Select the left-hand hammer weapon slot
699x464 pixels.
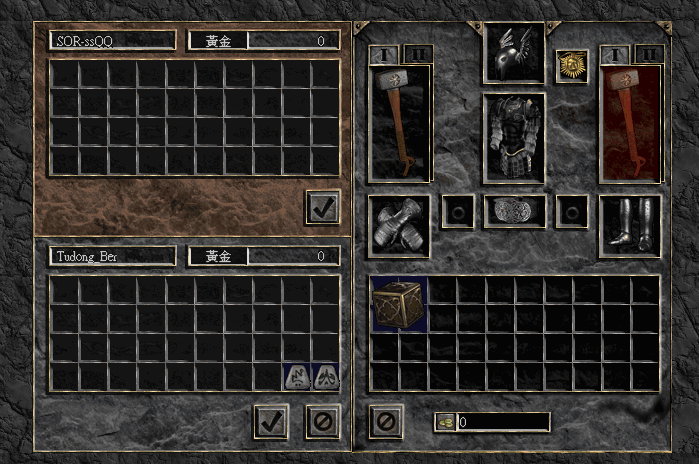coord(399,123)
